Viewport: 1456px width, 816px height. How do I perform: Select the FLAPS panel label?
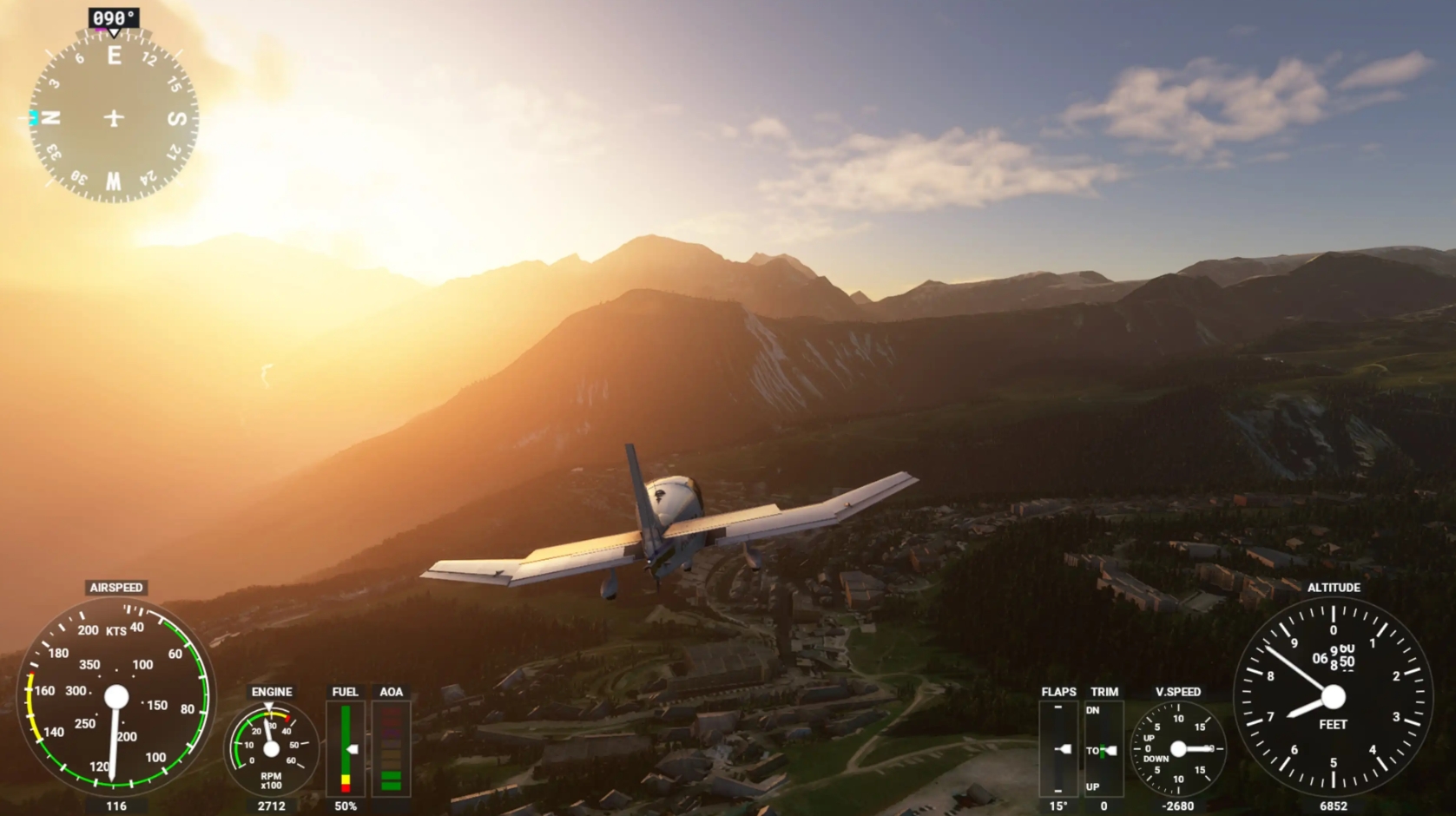coord(1058,692)
